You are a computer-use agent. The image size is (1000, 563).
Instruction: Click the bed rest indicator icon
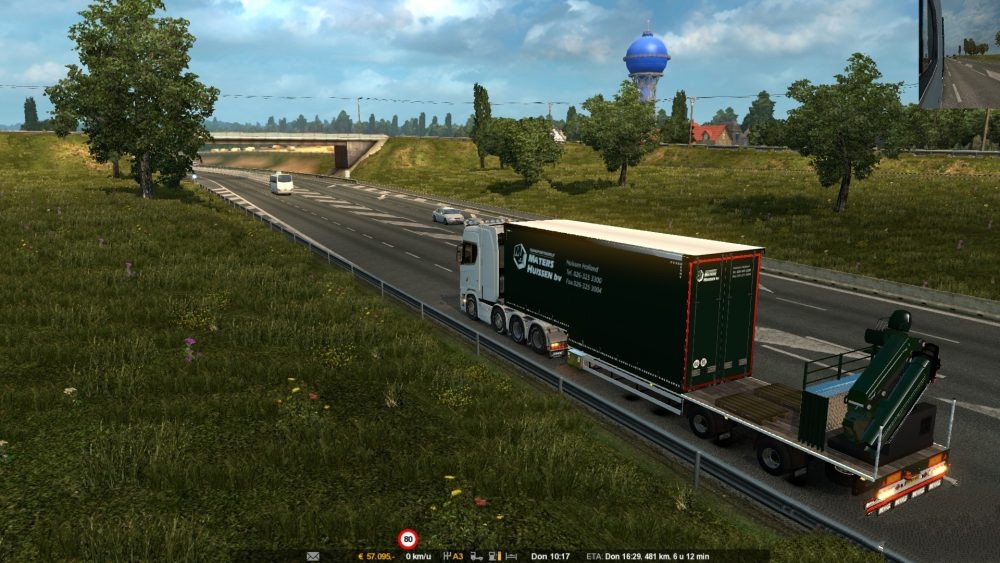pyautogui.click(x=511, y=557)
